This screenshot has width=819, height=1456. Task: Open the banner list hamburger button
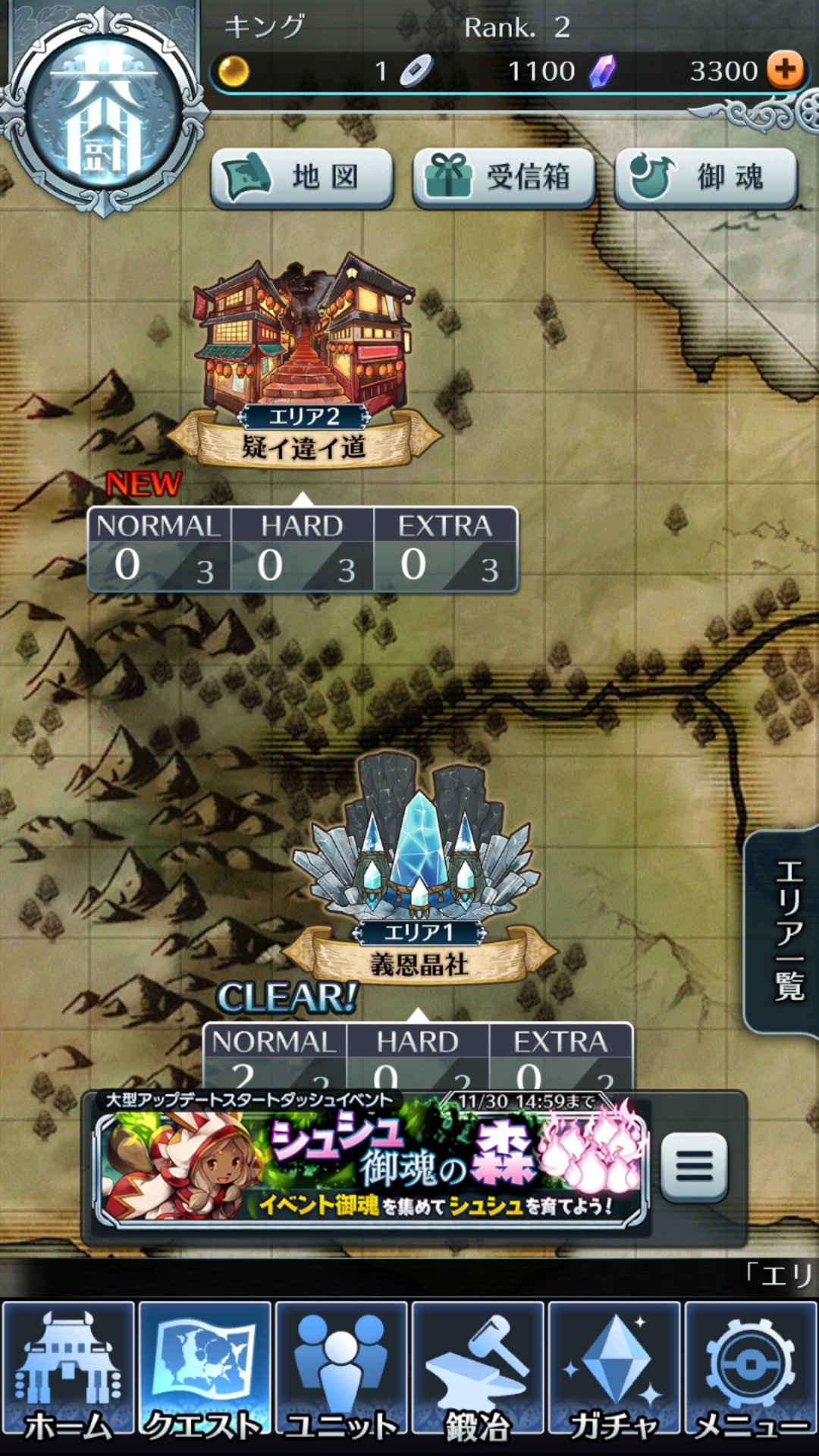tap(694, 1166)
